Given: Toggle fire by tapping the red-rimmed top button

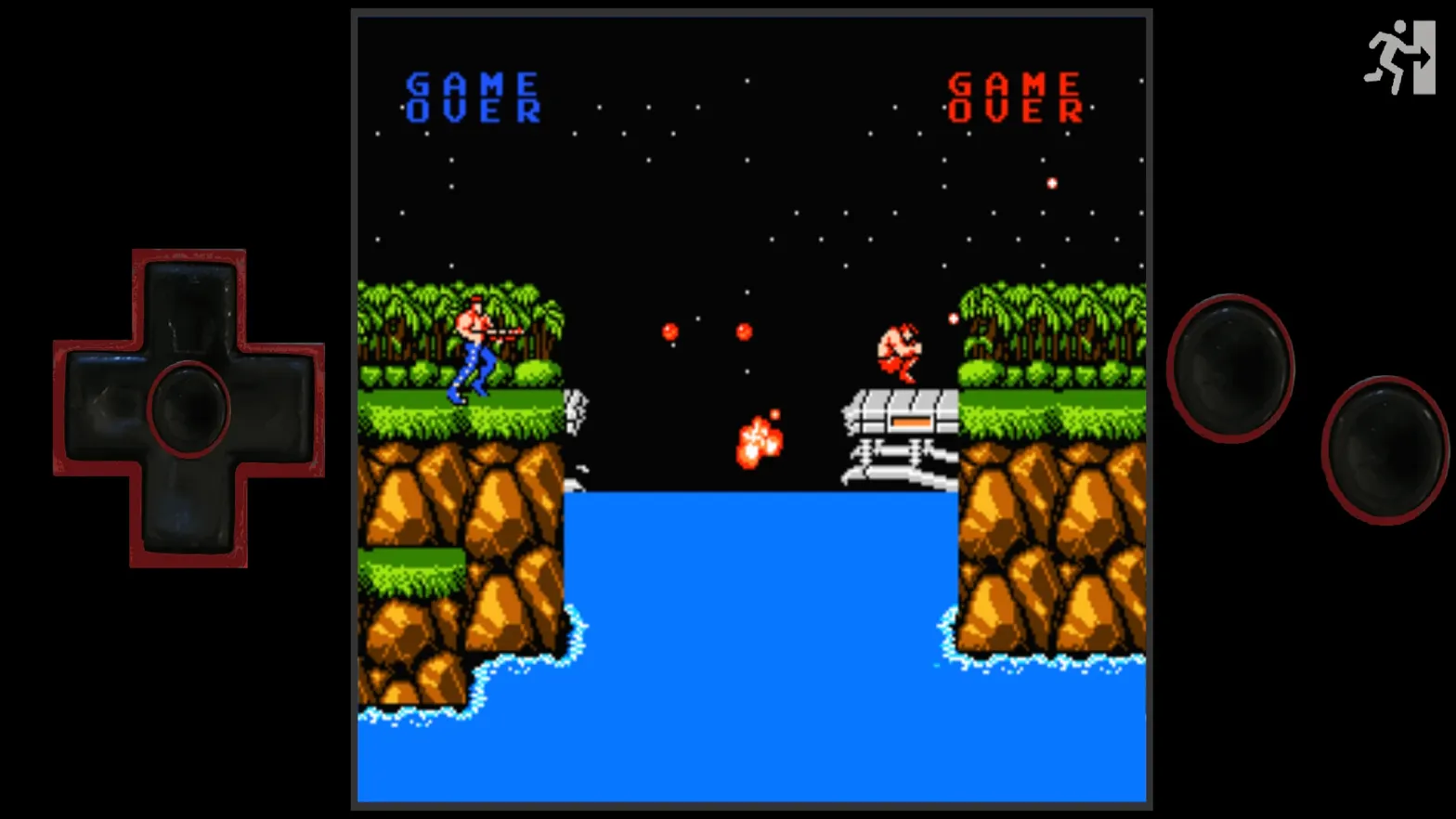Looking at the screenshot, I should pyautogui.click(x=1232, y=363).
